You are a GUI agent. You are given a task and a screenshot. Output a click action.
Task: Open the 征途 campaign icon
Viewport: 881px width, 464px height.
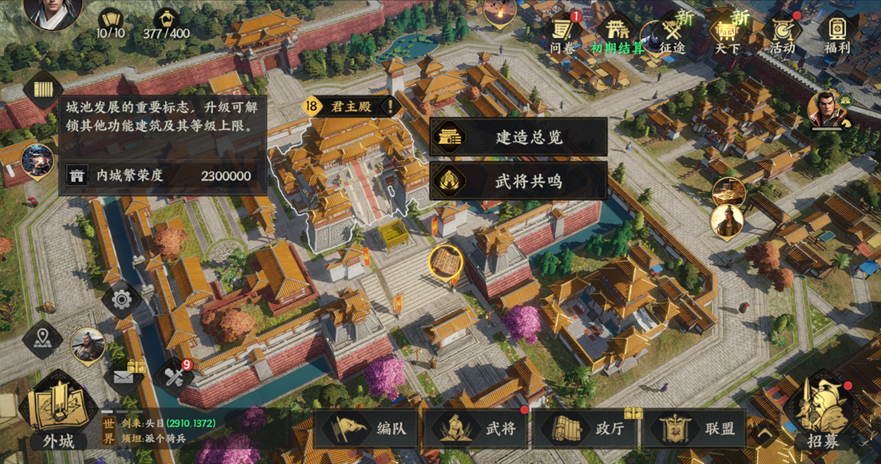tap(671, 31)
